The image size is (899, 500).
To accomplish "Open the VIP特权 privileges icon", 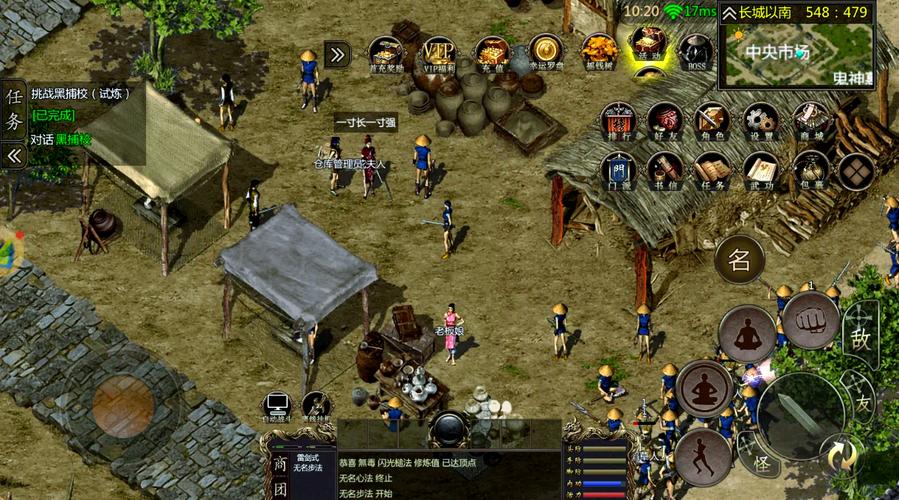I will (439, 53).
